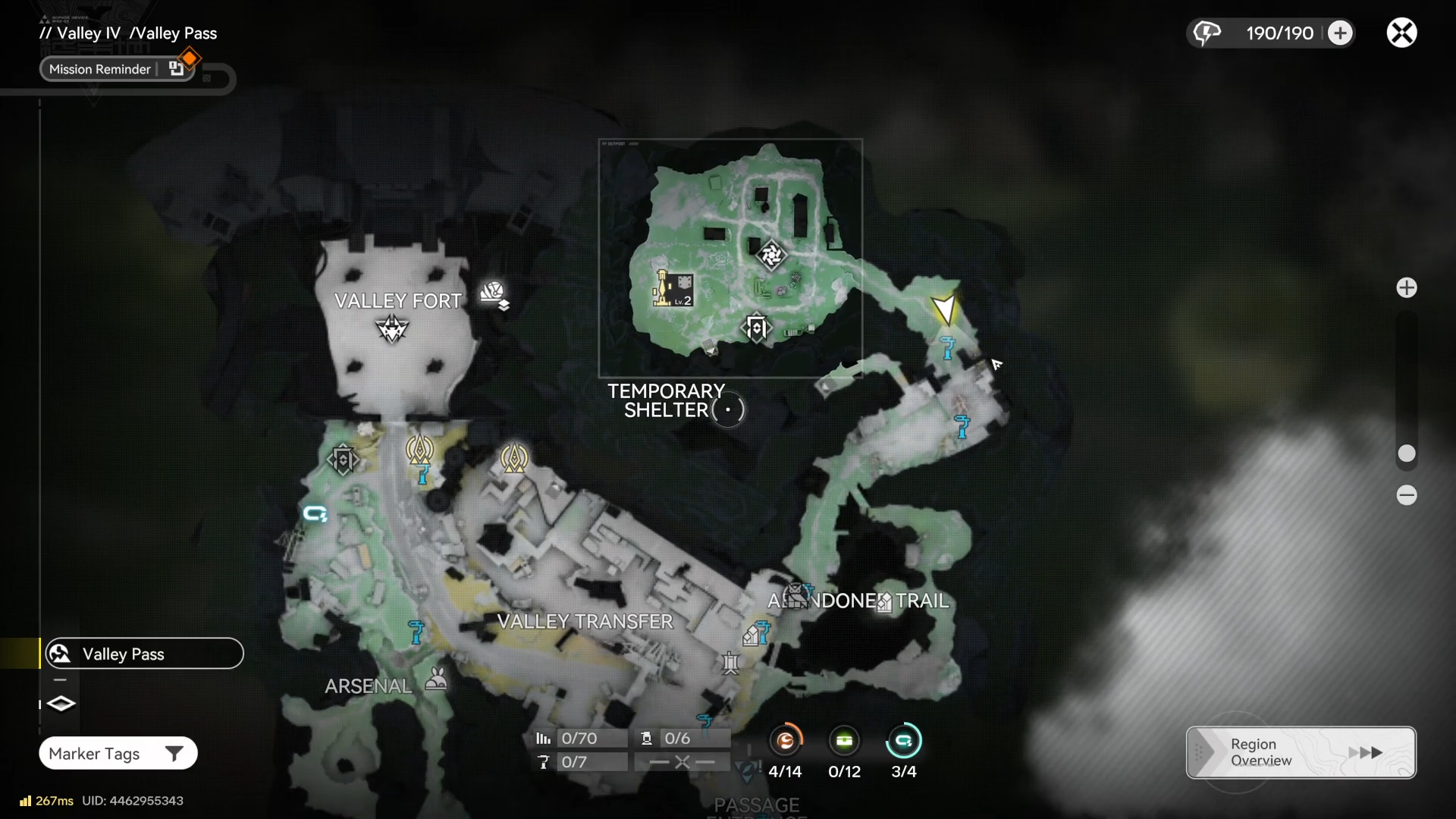Click the teal counter icon showing 3/4
The width and height of the screenshot is (1456, 819).
pos(903,741)
